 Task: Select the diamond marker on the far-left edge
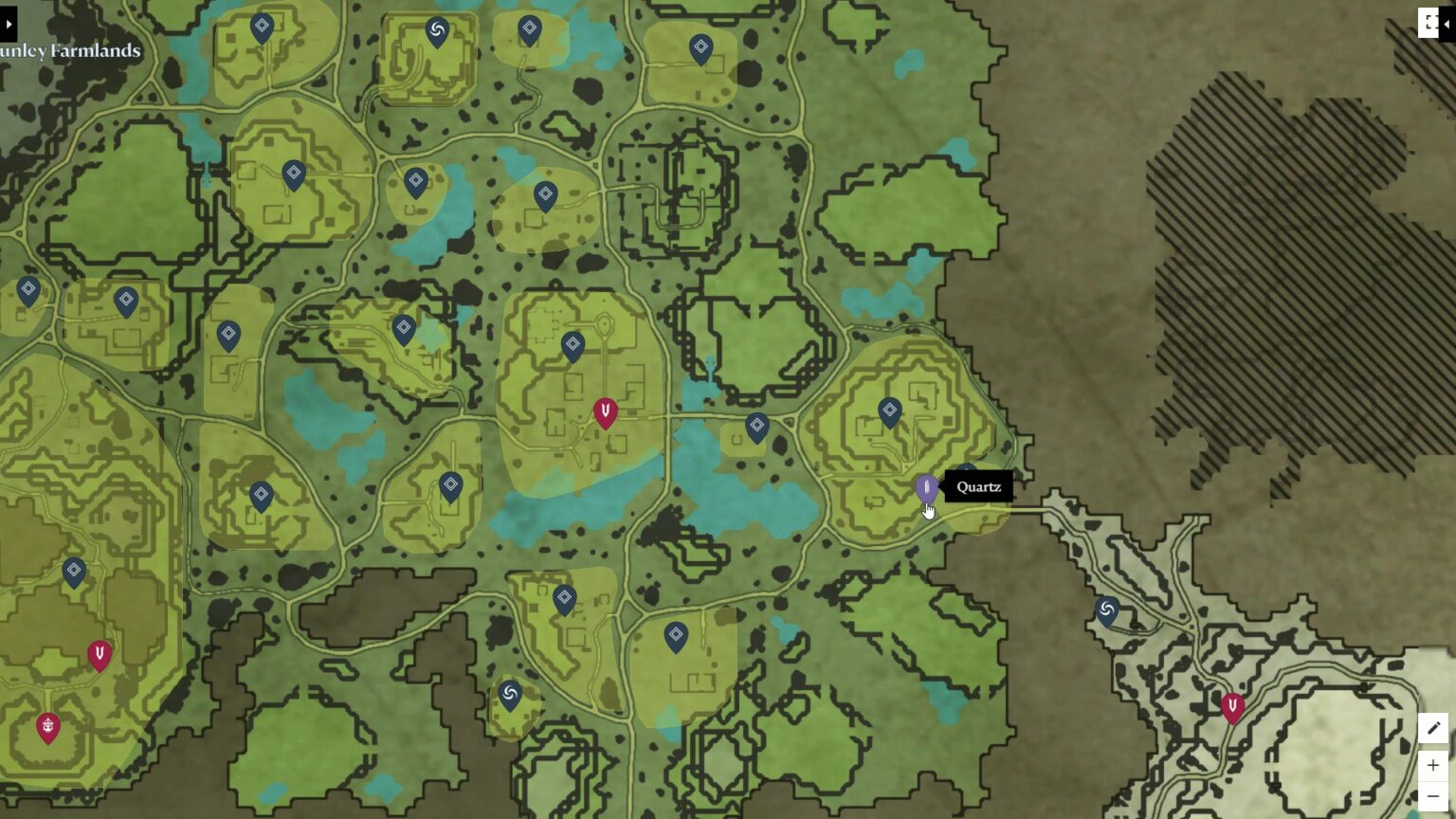point(27,289)
